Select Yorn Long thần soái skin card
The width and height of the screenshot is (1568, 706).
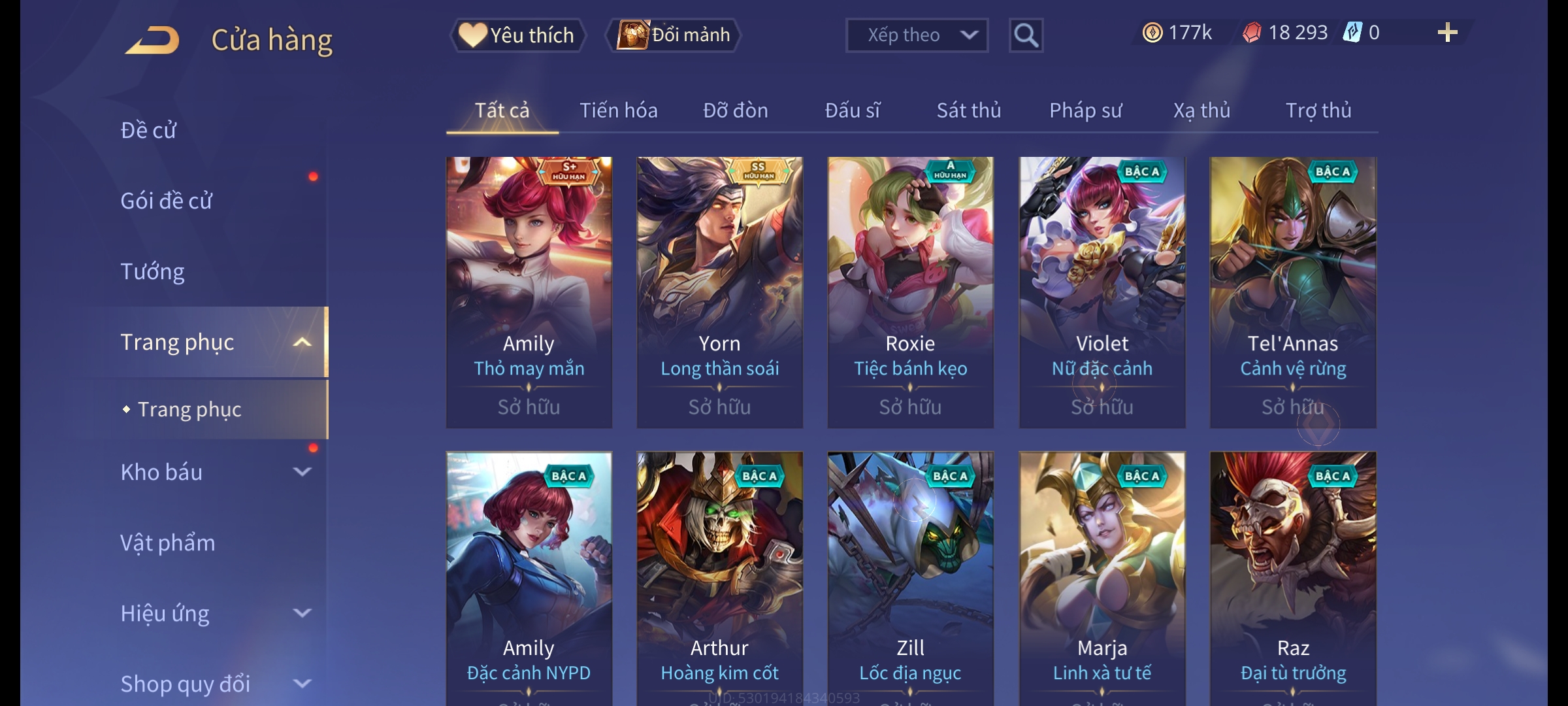click(719, 292)
